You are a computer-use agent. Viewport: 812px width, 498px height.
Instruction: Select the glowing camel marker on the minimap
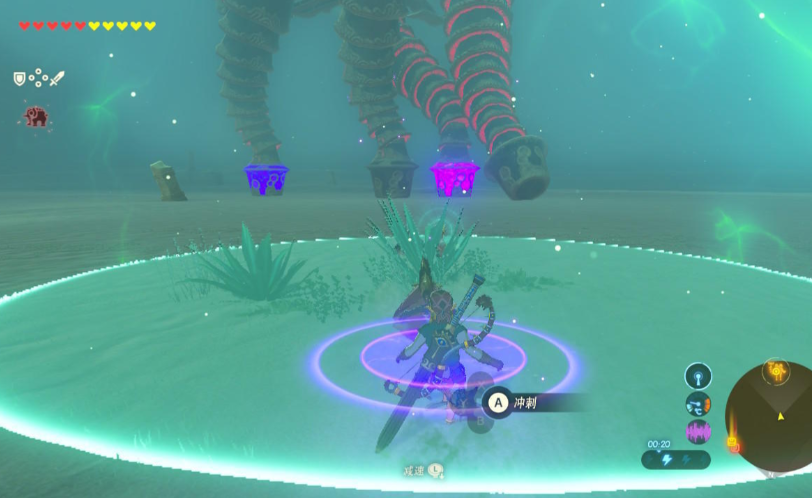pyautogui.click(x=777, y=372)
